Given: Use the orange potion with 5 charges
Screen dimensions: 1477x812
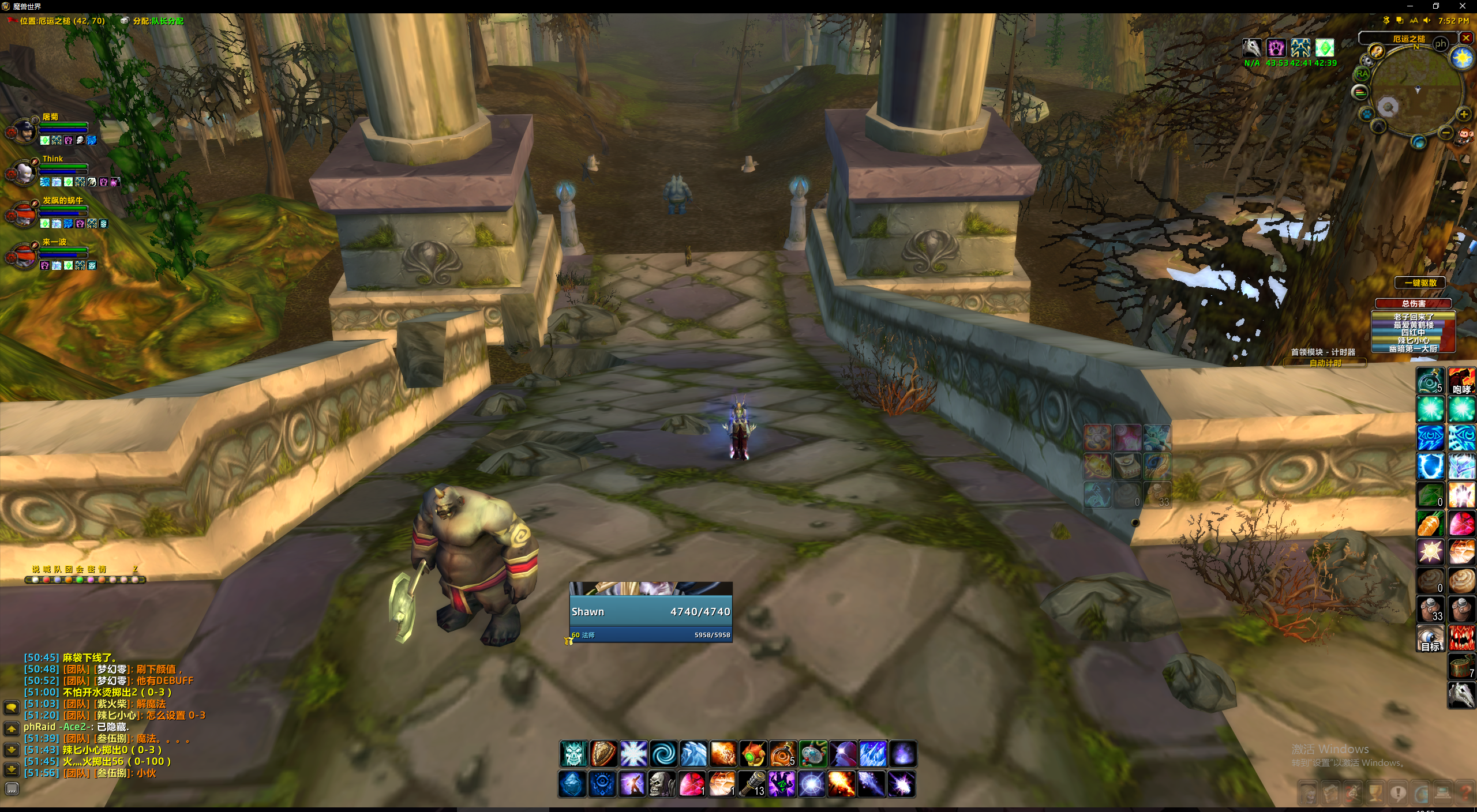Looking at the screenshot, I should tap(783, 754).
